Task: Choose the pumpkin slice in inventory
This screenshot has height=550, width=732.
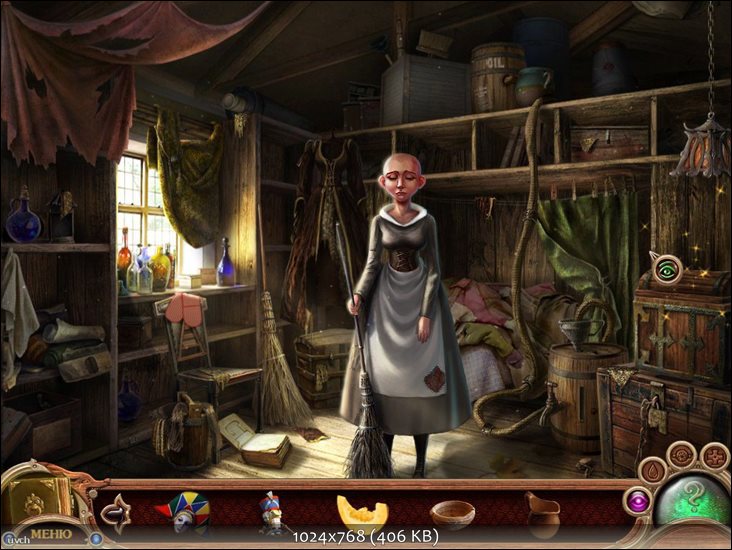Action: click(362, 513)
